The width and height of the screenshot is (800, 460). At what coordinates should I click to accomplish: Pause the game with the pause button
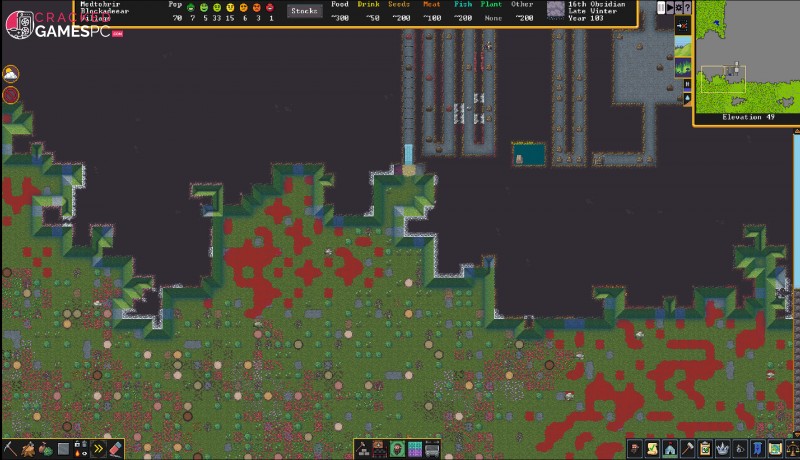661,8
